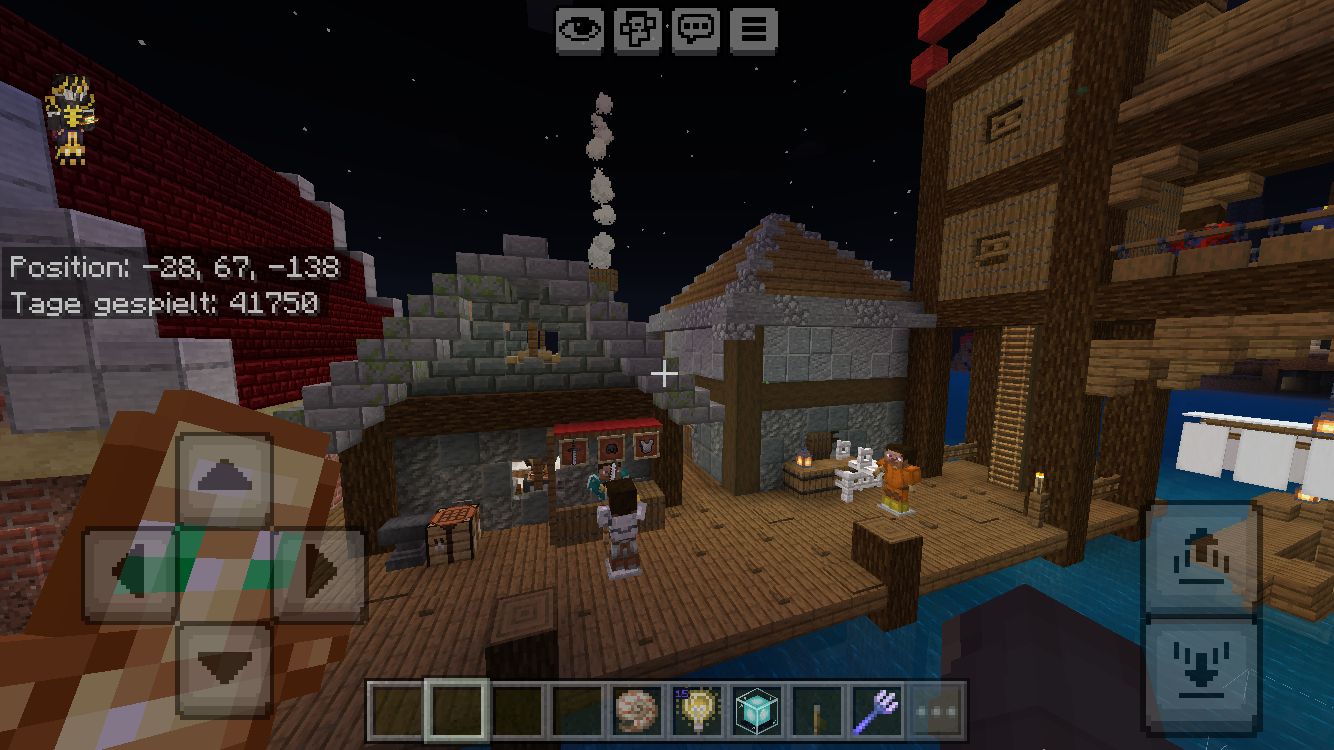1334x750 pixels.
Task: Select the trident hotbar slot
Action: 877,712
